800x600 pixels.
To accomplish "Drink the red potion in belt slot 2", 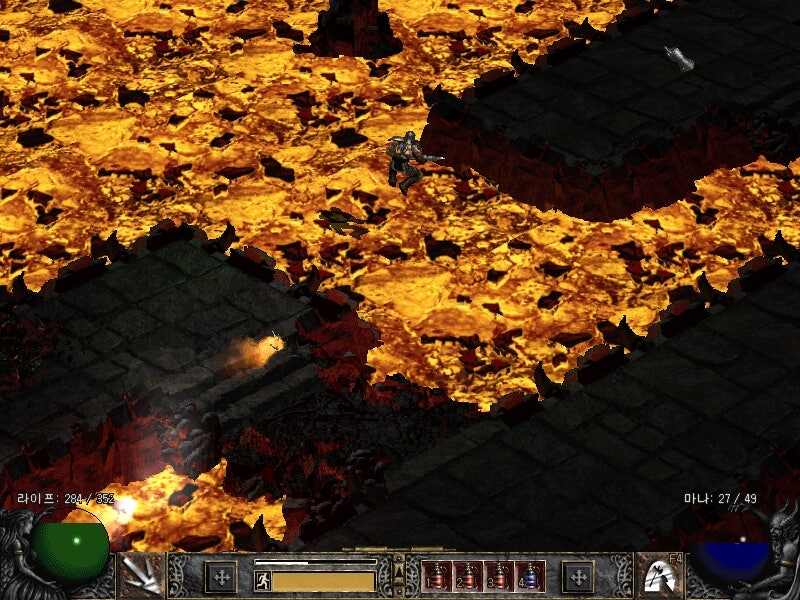I will pyautogui.click(x=468, y=577).
